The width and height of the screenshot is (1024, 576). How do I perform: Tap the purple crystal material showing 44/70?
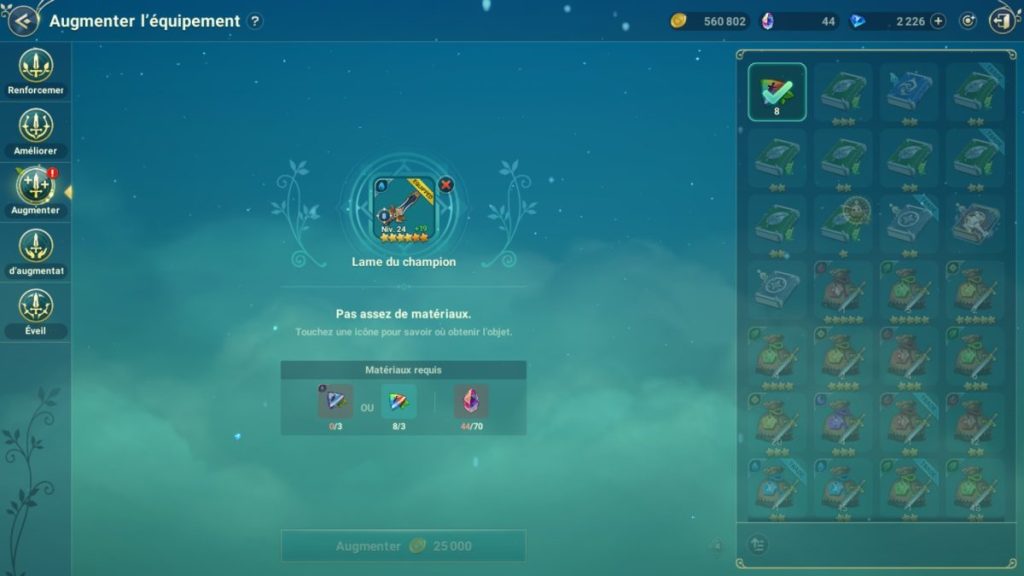click(x=471, y=401)
